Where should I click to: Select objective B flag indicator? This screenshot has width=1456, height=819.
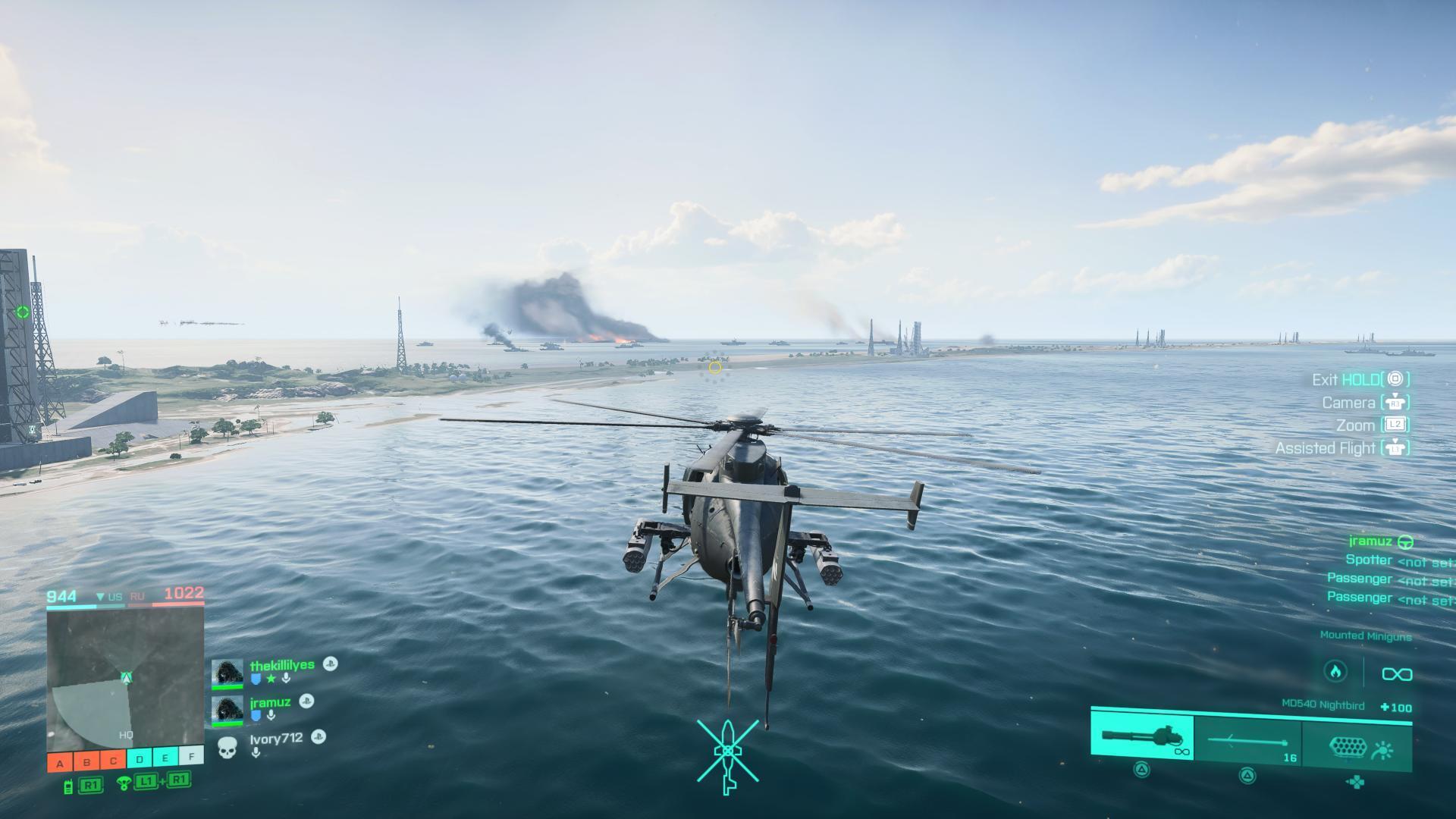click(x=86, y=761)
